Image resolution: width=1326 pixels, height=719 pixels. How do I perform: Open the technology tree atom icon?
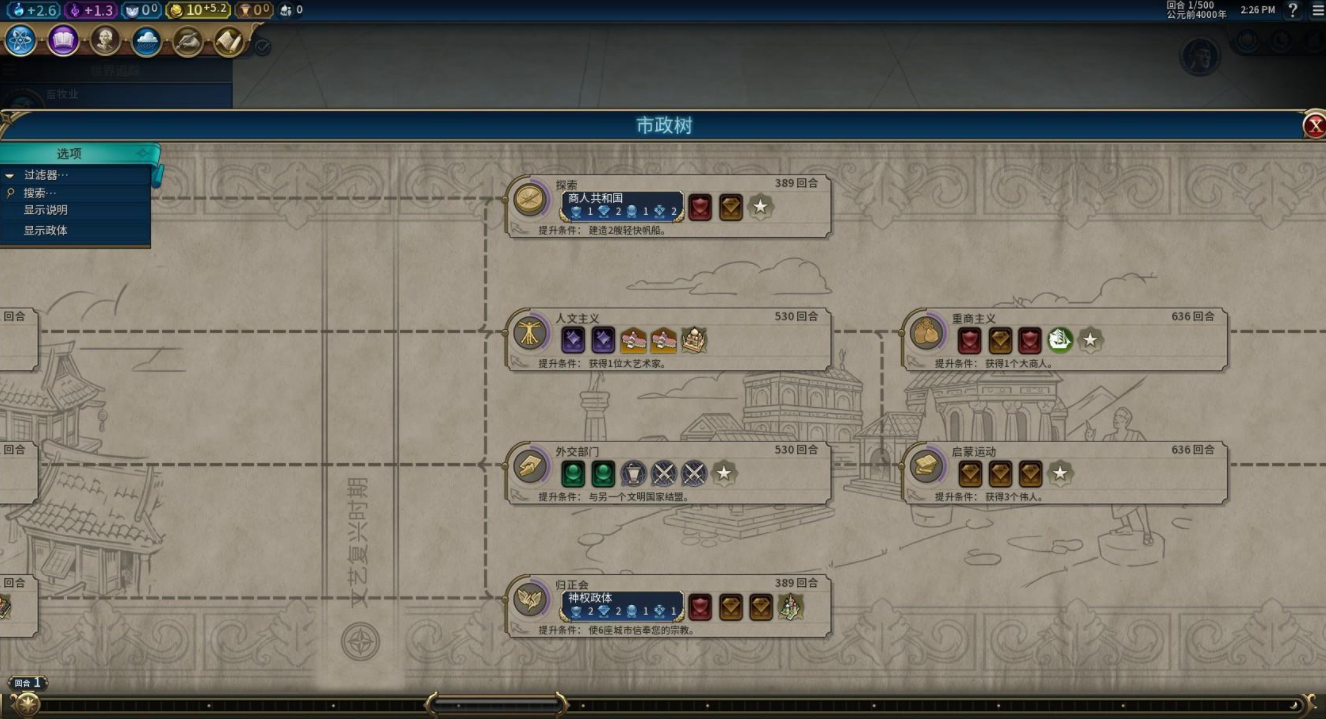pos(21,40)
